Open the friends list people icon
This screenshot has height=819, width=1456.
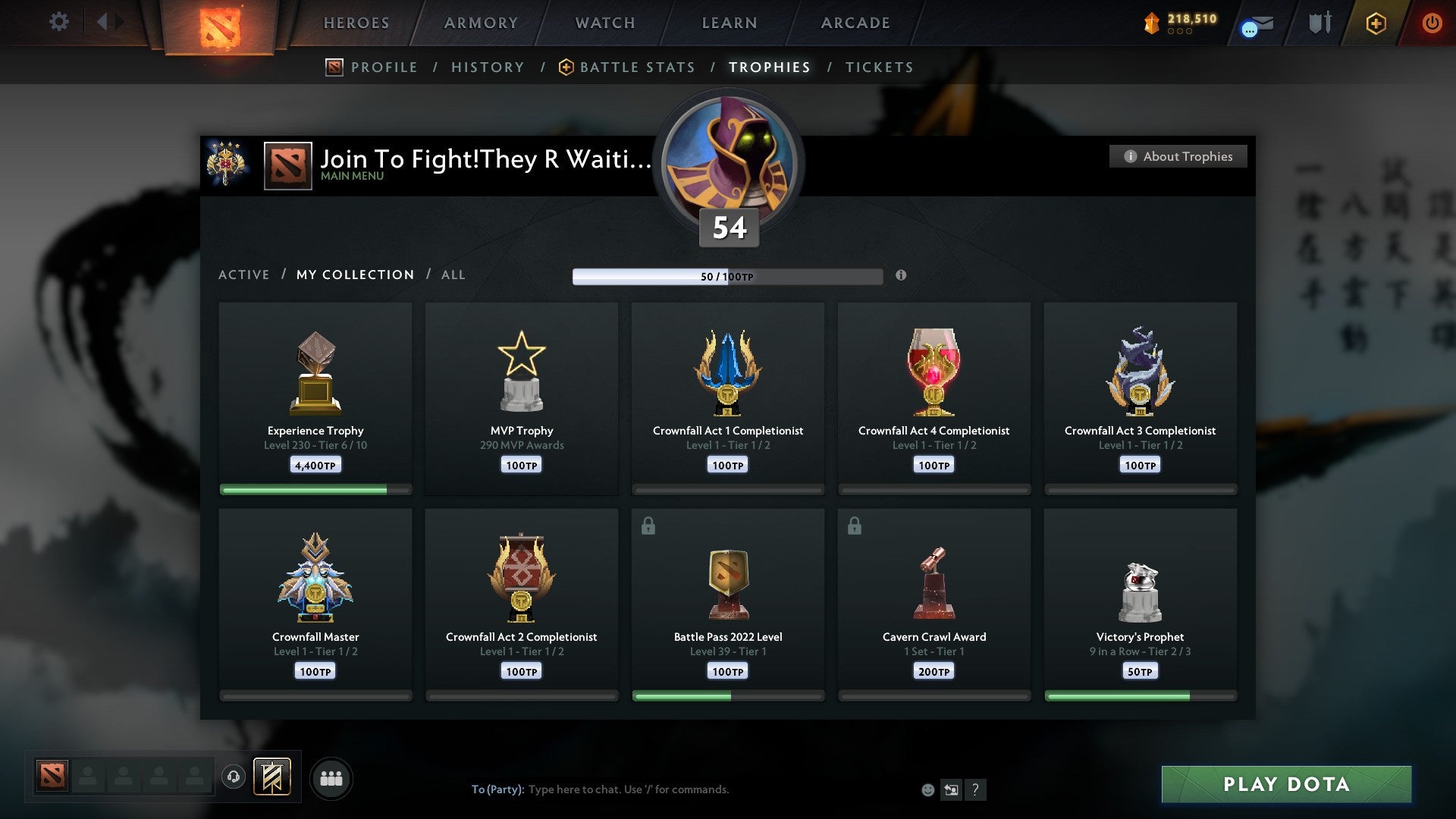coord(330,777)
